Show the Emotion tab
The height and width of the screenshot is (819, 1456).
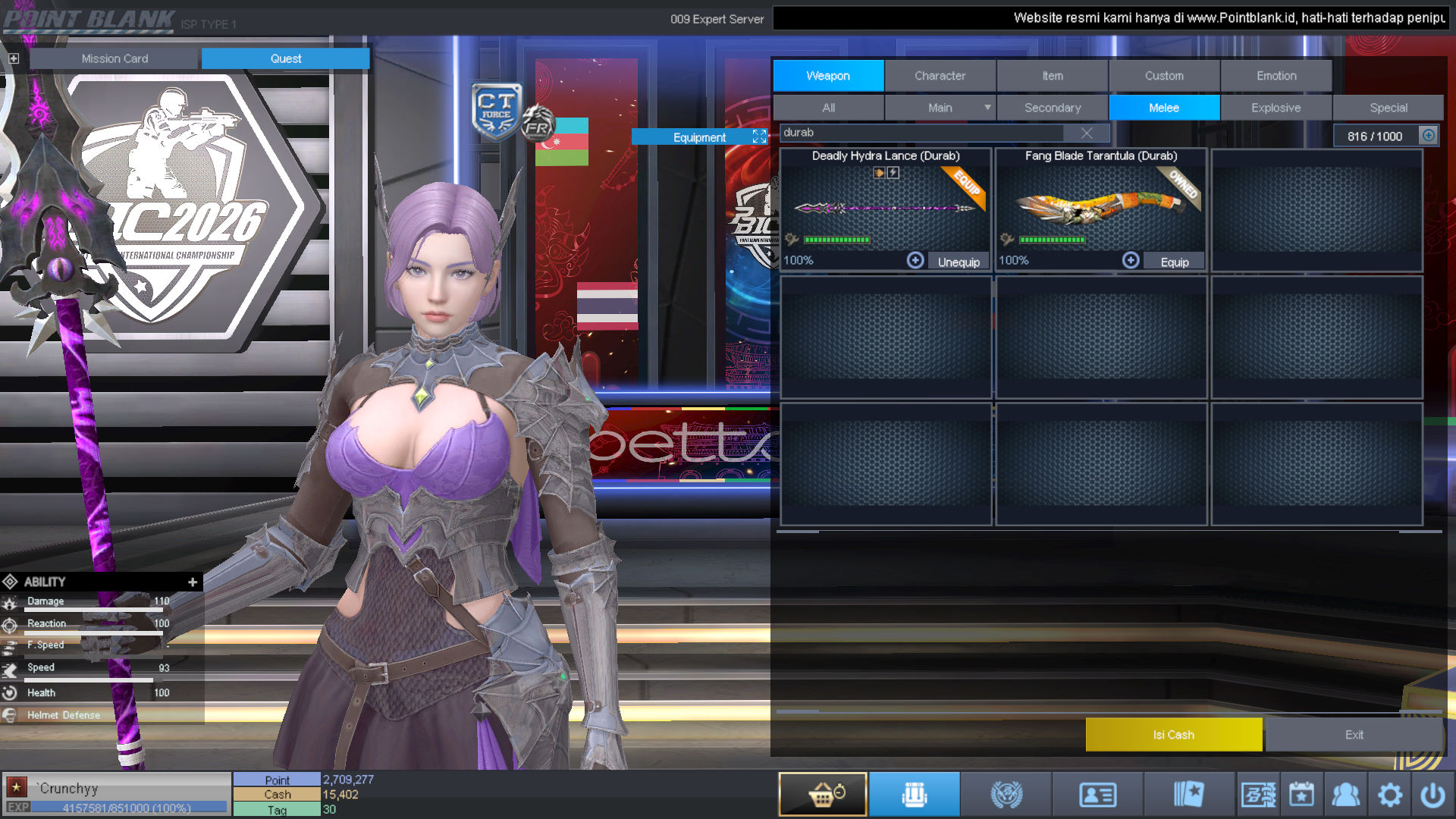[1276, 76]
